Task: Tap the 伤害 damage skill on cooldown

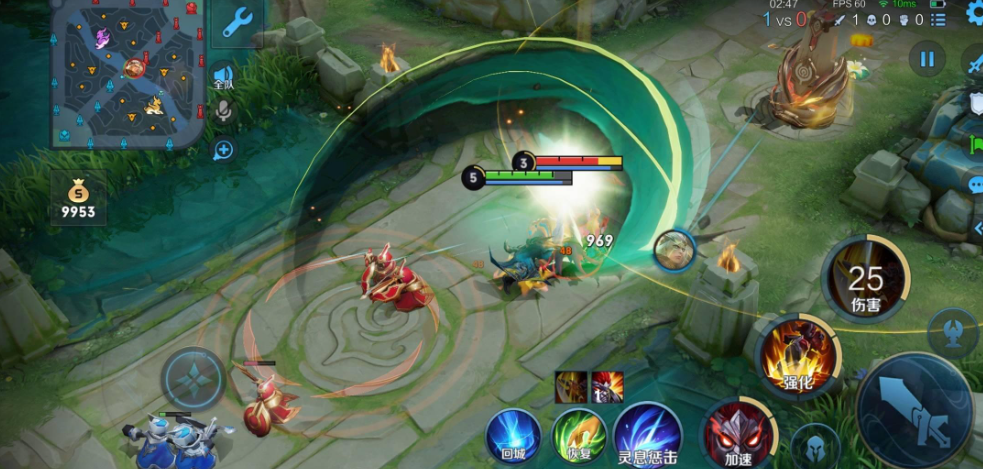Action: pyautogui.click(x=865, y=279)
